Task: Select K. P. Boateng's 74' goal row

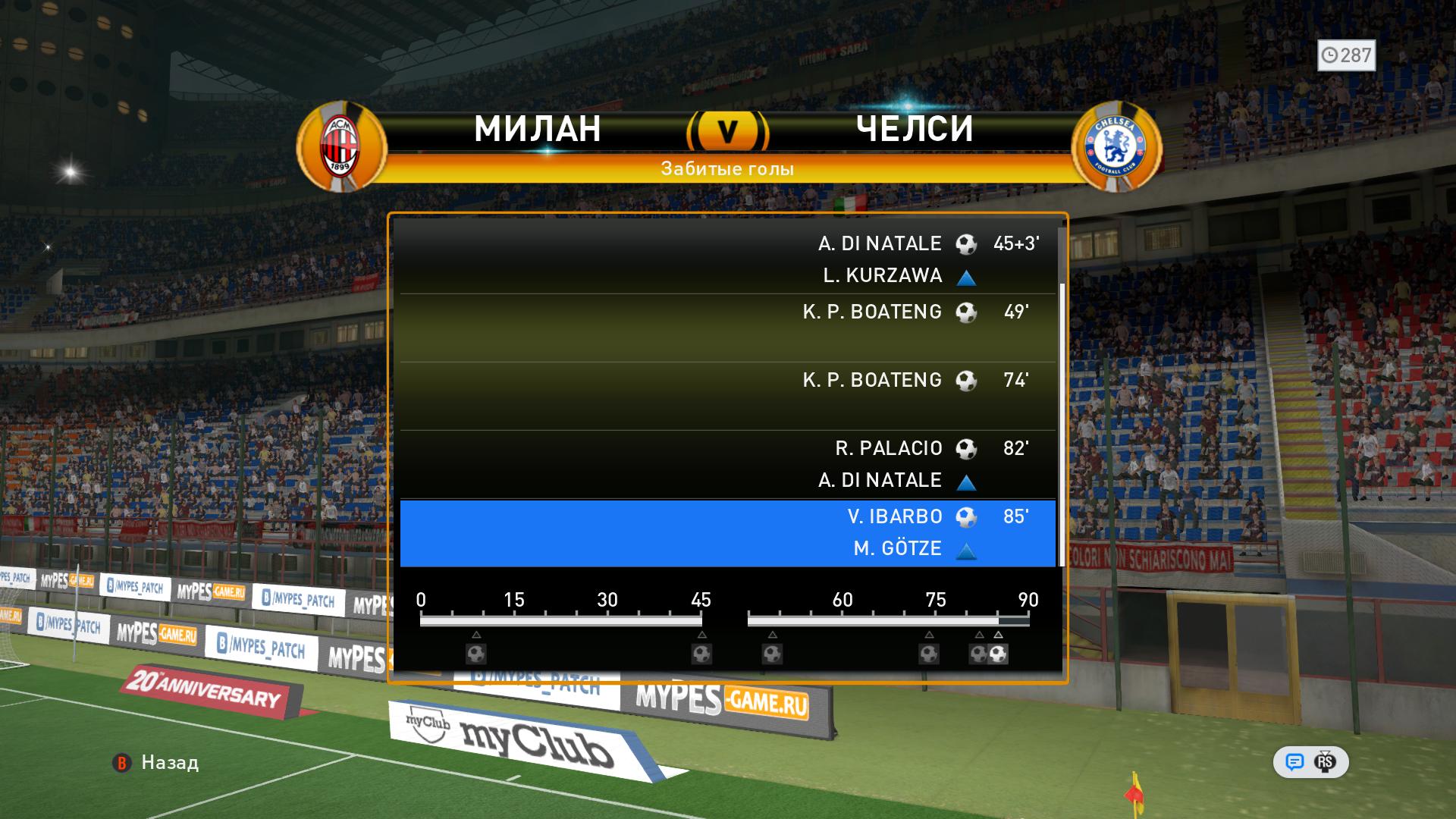Action: point(727,395)
